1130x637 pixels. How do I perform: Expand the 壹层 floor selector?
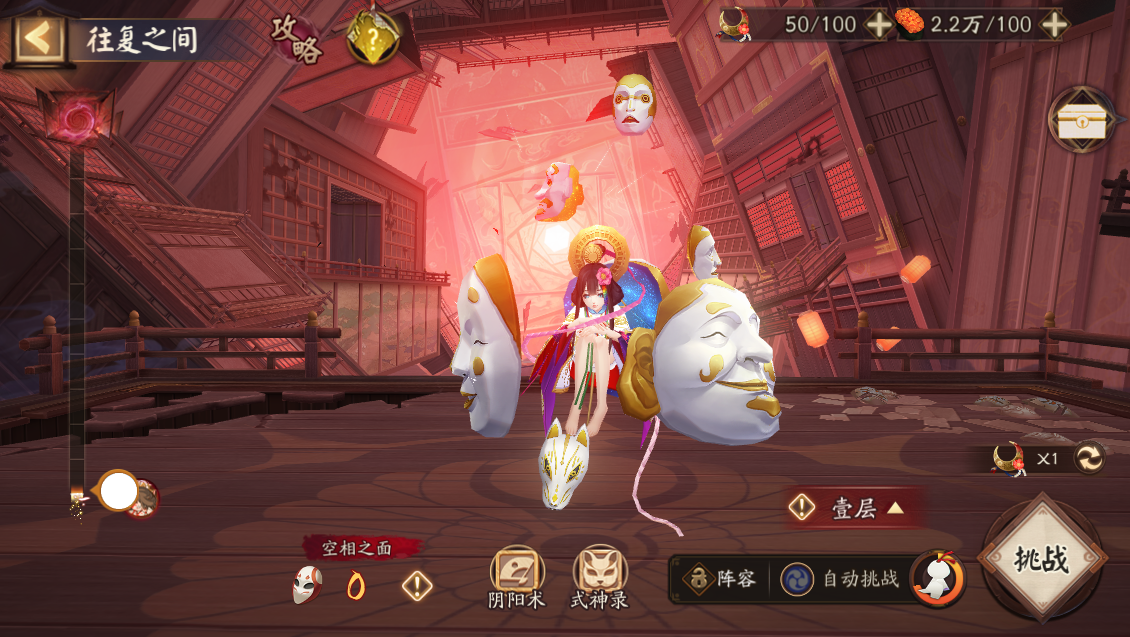(853, 508)
